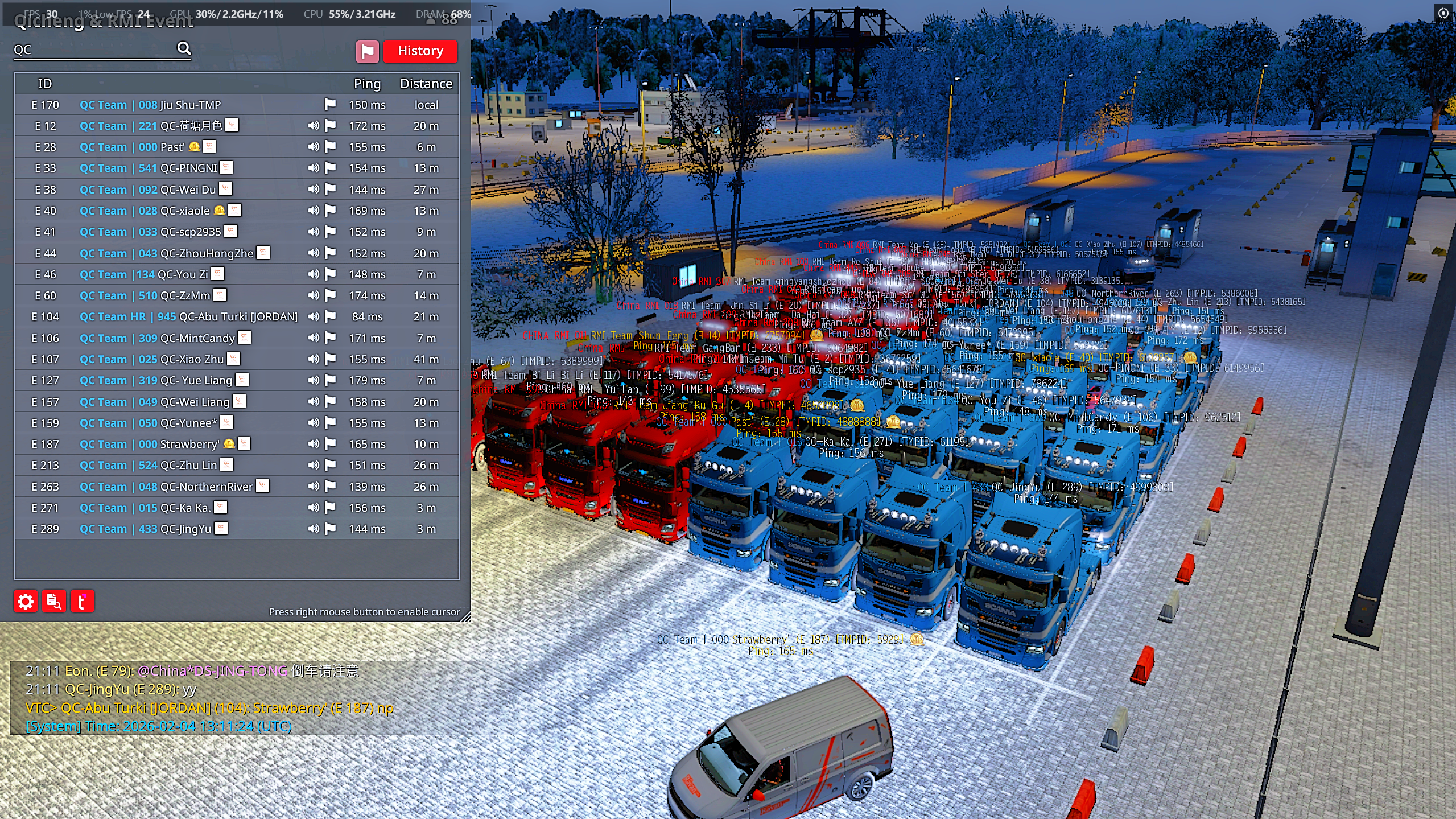Mute voice of QC-Wei Du
The width and height of the screenshot is (1456, 819).
pos(314,189)
